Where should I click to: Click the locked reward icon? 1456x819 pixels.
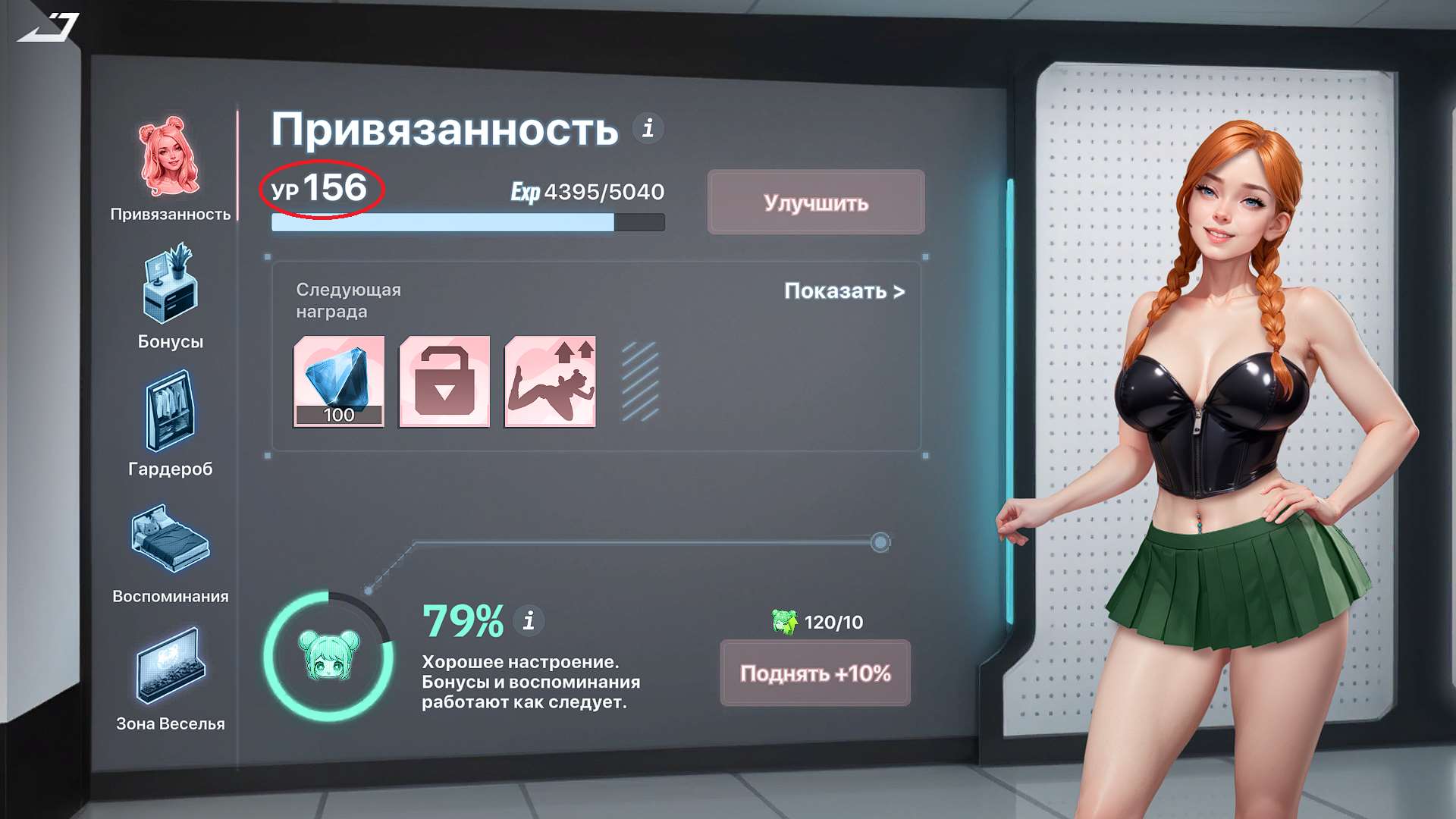444,381
